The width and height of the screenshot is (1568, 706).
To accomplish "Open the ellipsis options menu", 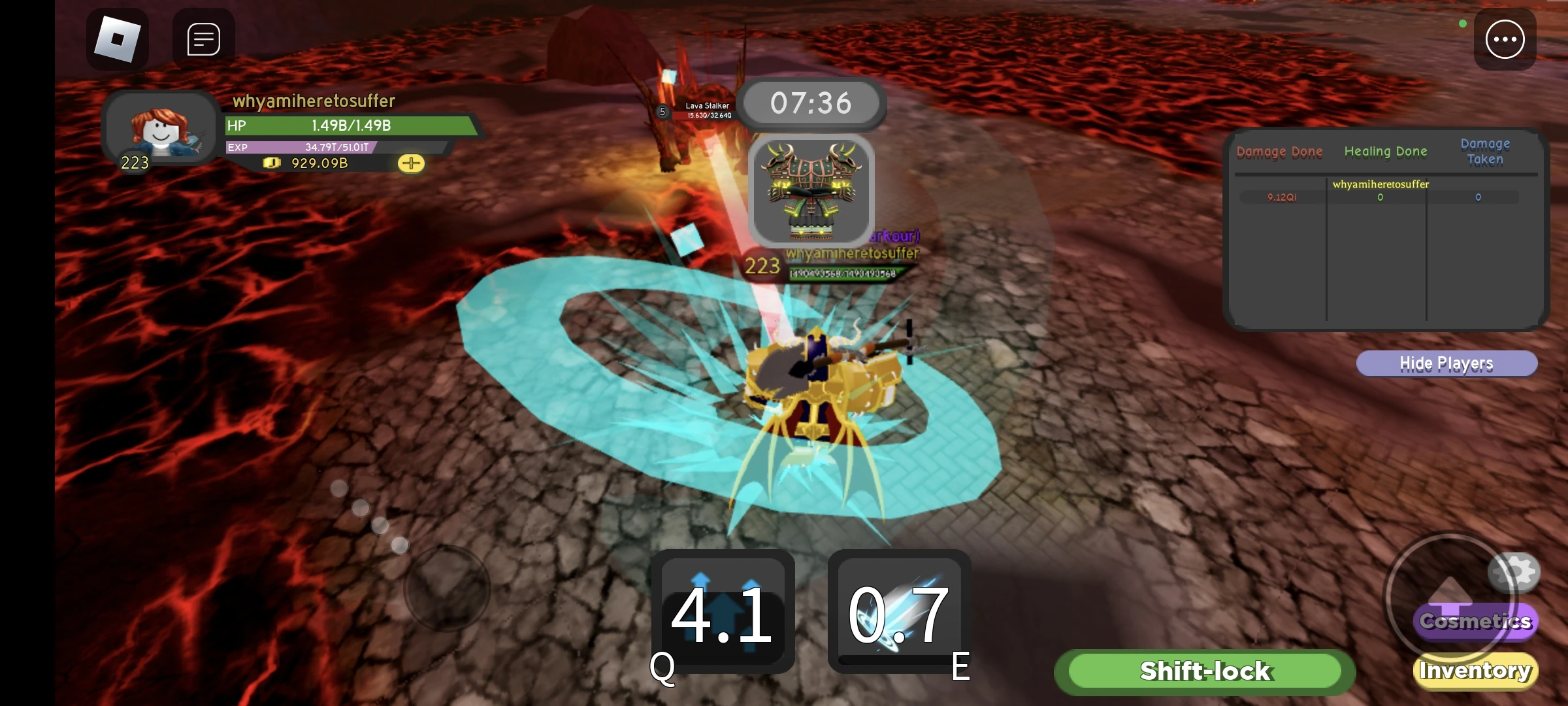I will tap(1505, 39).
